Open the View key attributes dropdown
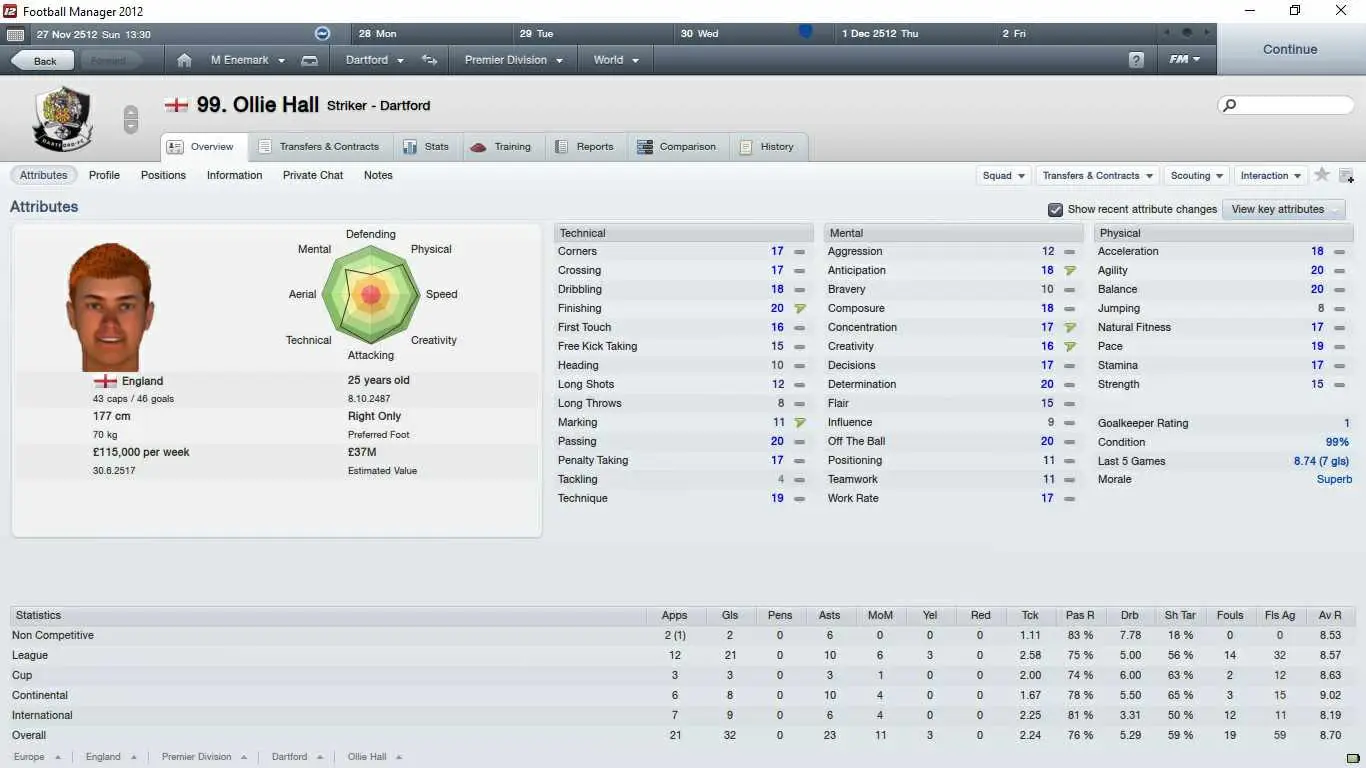The height and width of the screenshot is (768, 1366). point(1283,209)
